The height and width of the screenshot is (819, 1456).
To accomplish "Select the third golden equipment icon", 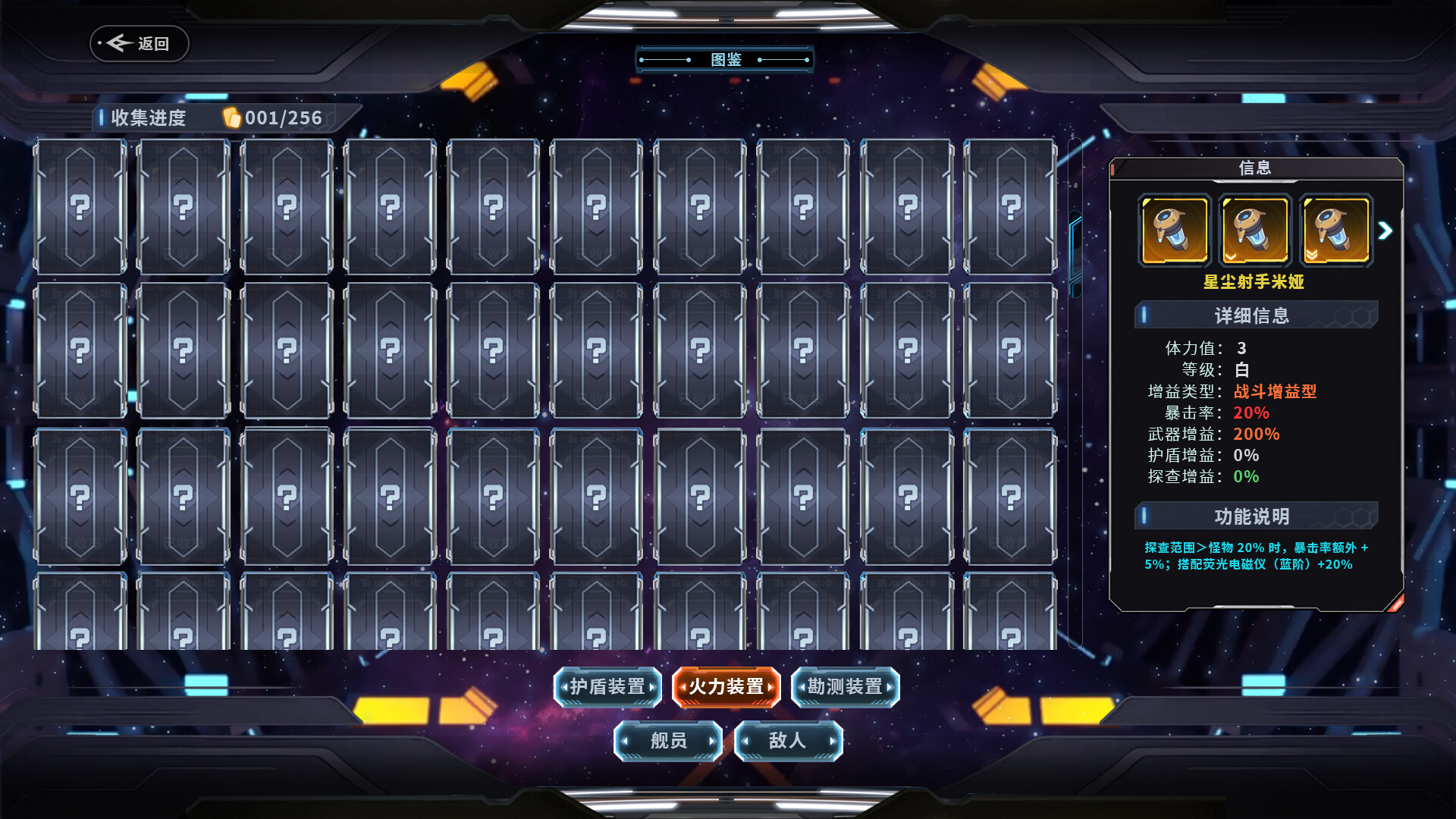I will [x=1335, y=230].
